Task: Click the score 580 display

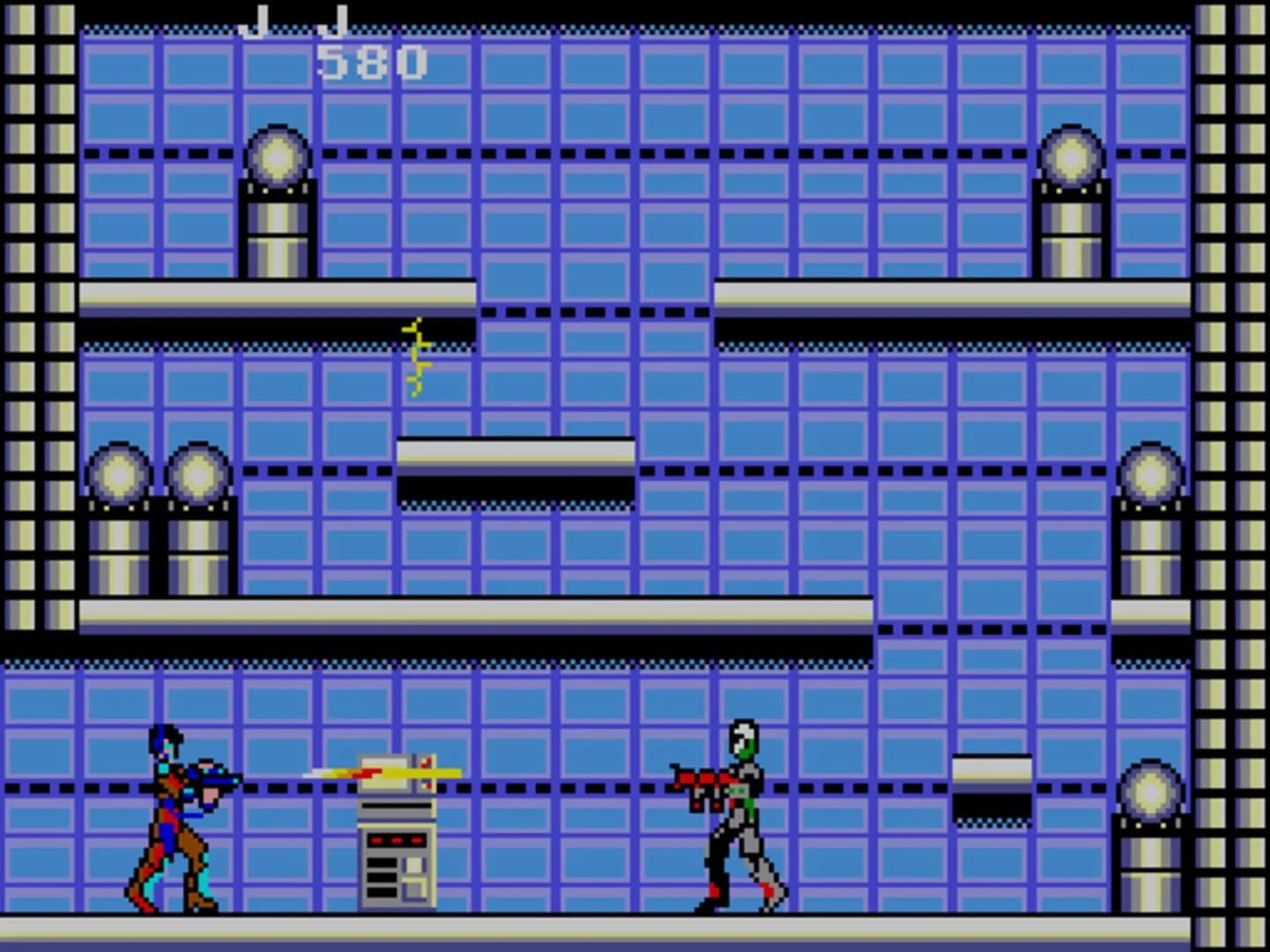Action: 370,60
